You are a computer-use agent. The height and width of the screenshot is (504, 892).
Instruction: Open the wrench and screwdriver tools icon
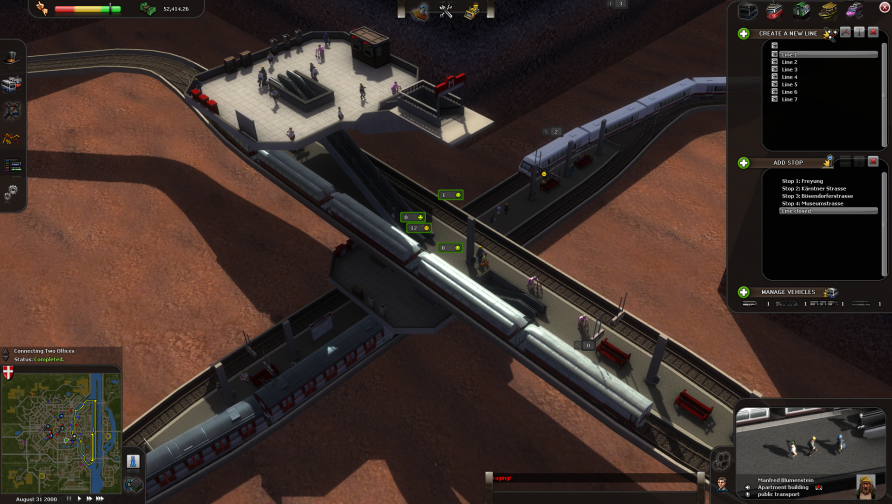point(446,11)
